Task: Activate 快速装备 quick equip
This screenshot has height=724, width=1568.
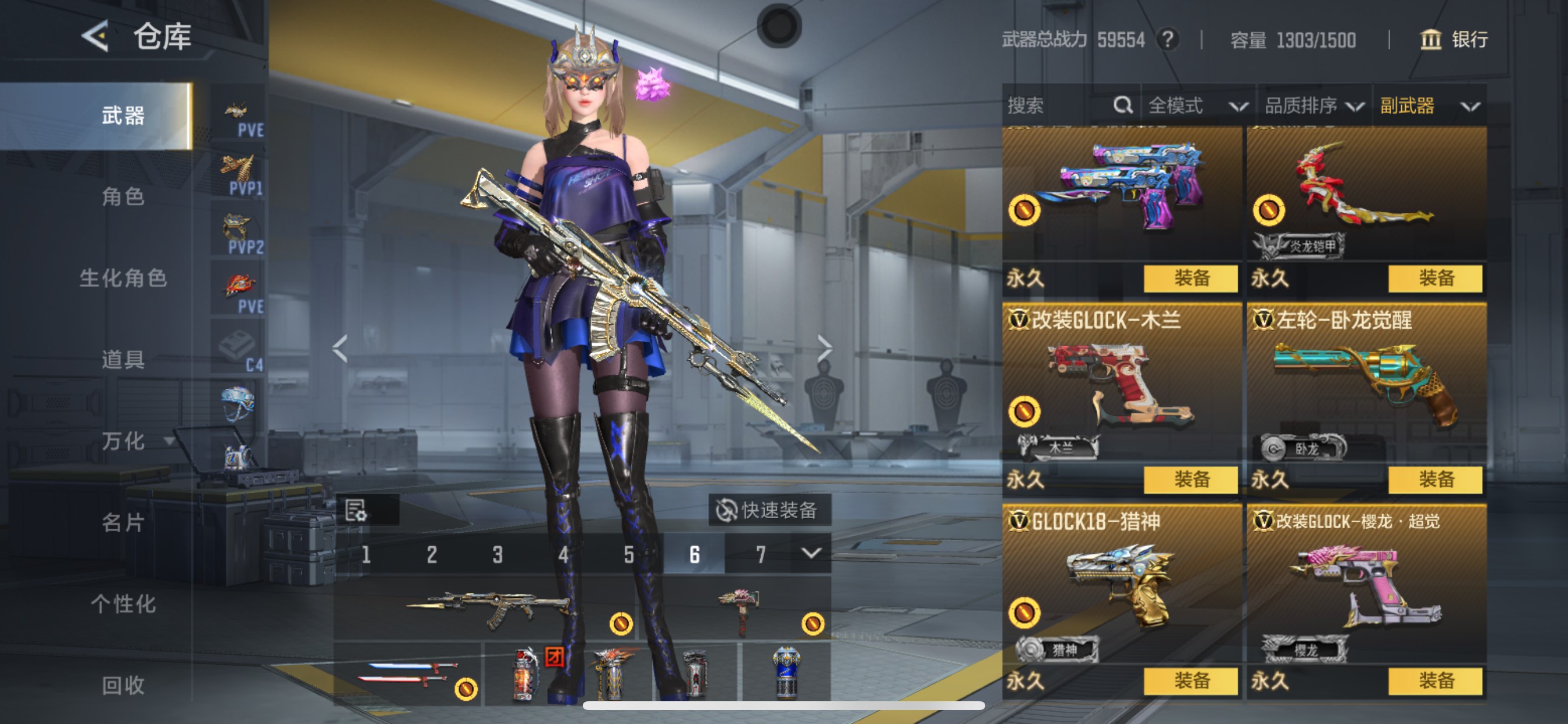Action: point(769,510)
